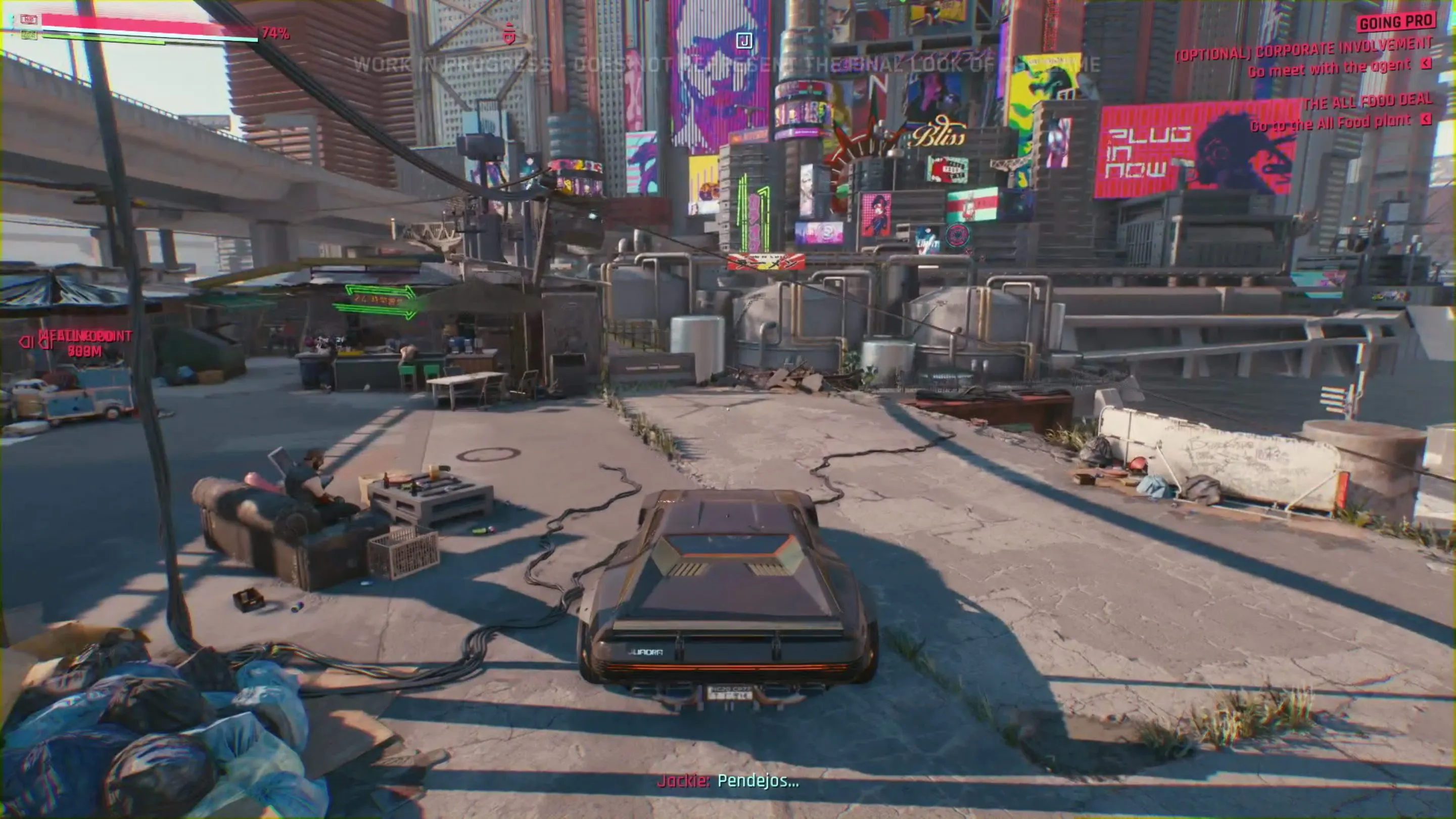Click Jackie's white J marker
Screen dimensions: 1456x819
744,41
